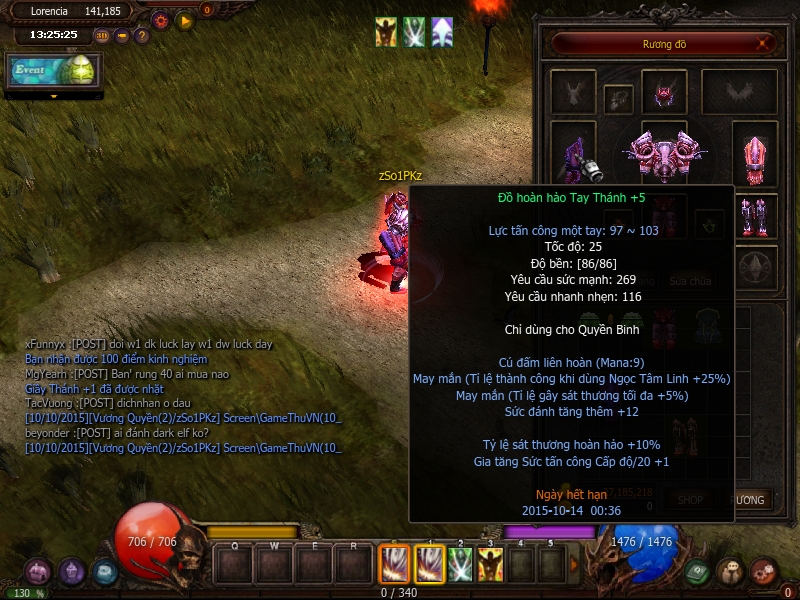Expand the arrow under the Event banner
The width and height of the screenshot is (800, 600).
(52, 97)
